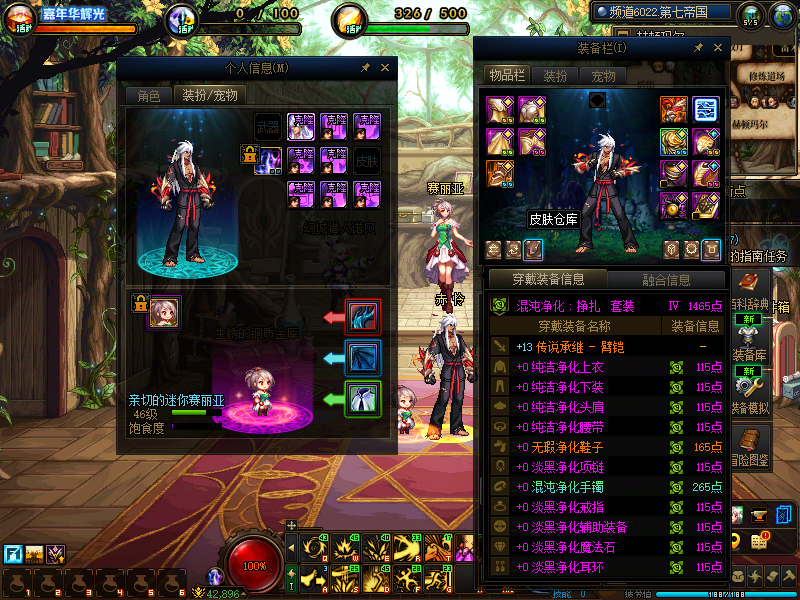Close the personal info (个人信息) window

(385, 68)
